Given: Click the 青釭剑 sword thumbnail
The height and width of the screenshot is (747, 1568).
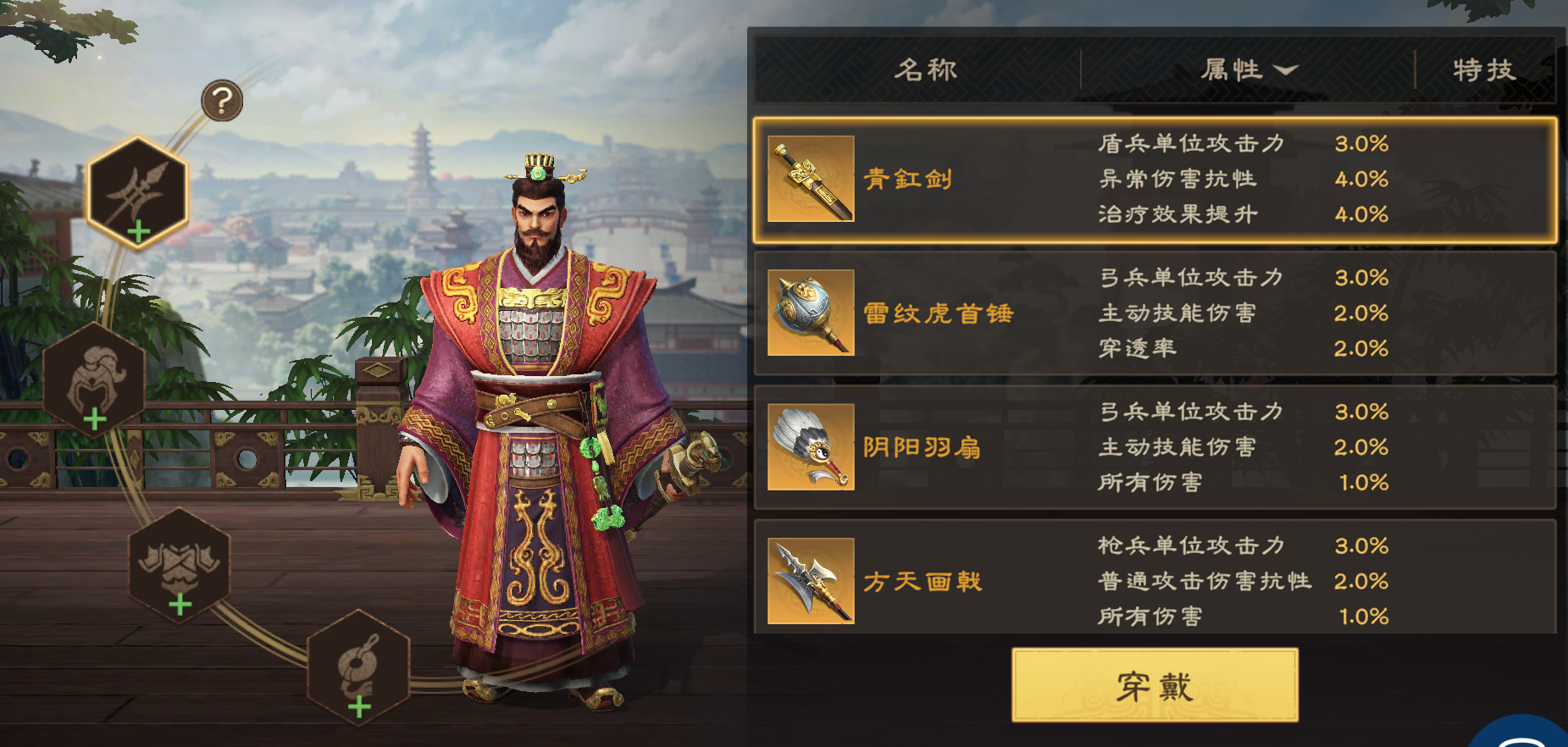Looking at the screenshot, I should 811,180.
